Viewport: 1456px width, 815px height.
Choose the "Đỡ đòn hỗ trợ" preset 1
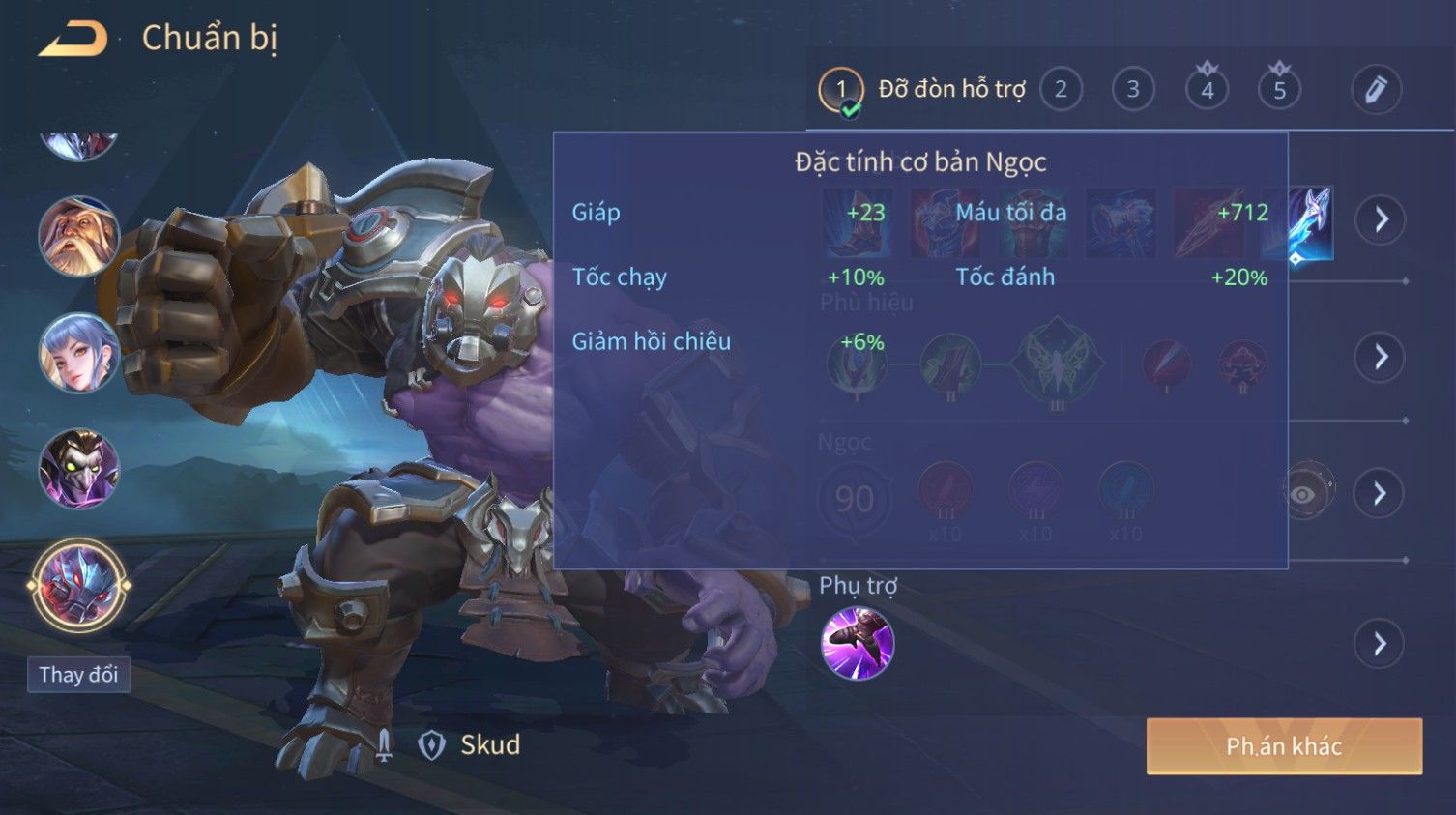841,90
